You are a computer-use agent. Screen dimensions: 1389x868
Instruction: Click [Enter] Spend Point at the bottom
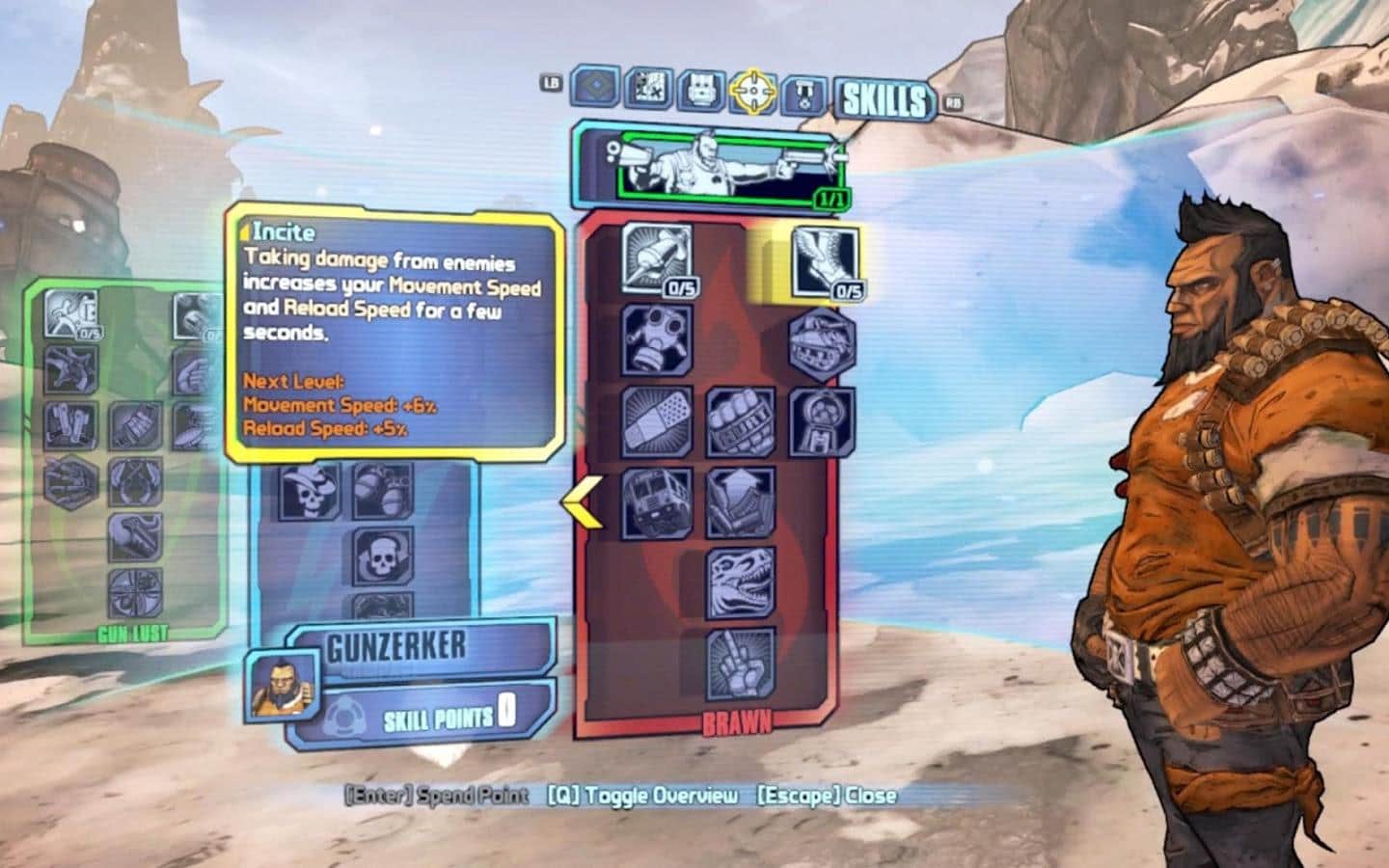click(434, 798)
